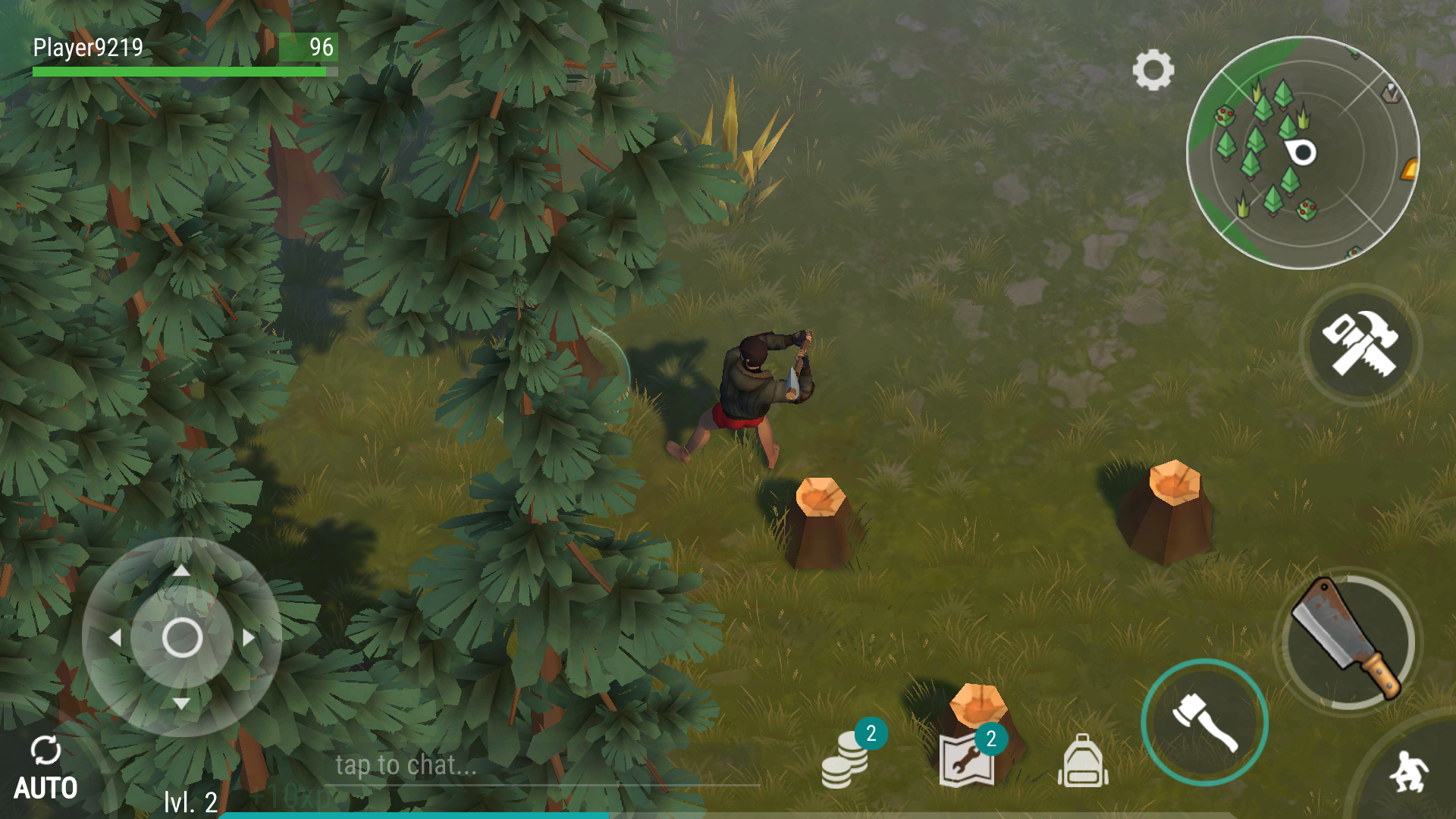Open the gear settings menu

click(1153, 71)
